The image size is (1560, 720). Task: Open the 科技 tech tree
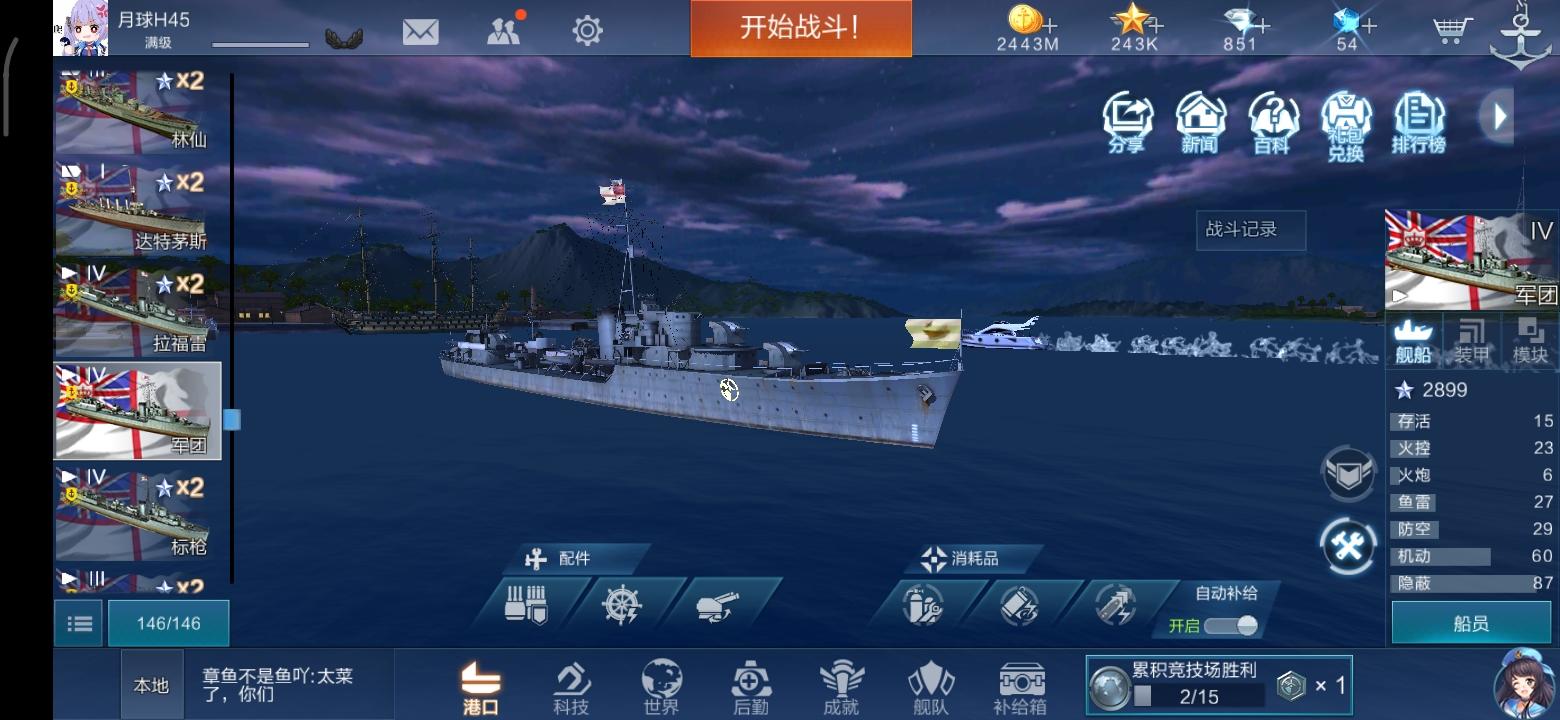(572, 685)
